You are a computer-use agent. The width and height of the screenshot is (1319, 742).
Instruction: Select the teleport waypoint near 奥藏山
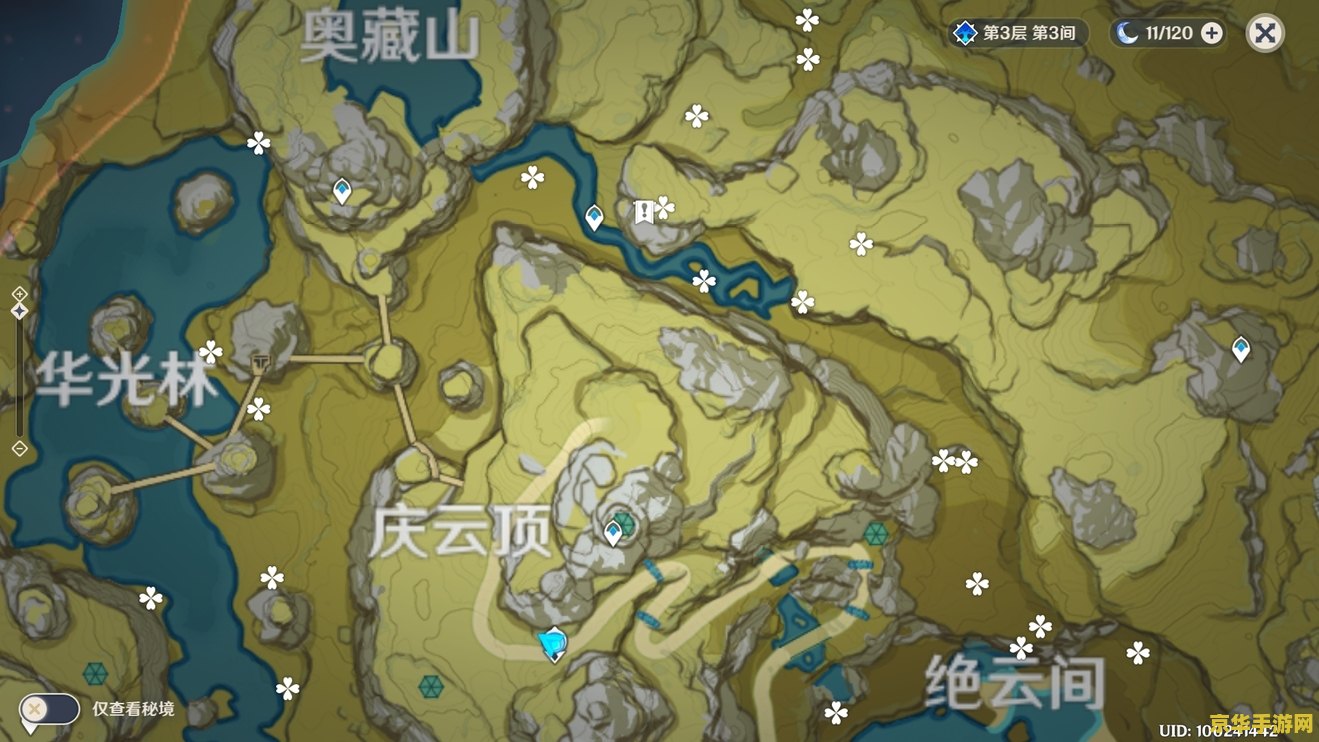pyautogui.click(x=340, y=191)
